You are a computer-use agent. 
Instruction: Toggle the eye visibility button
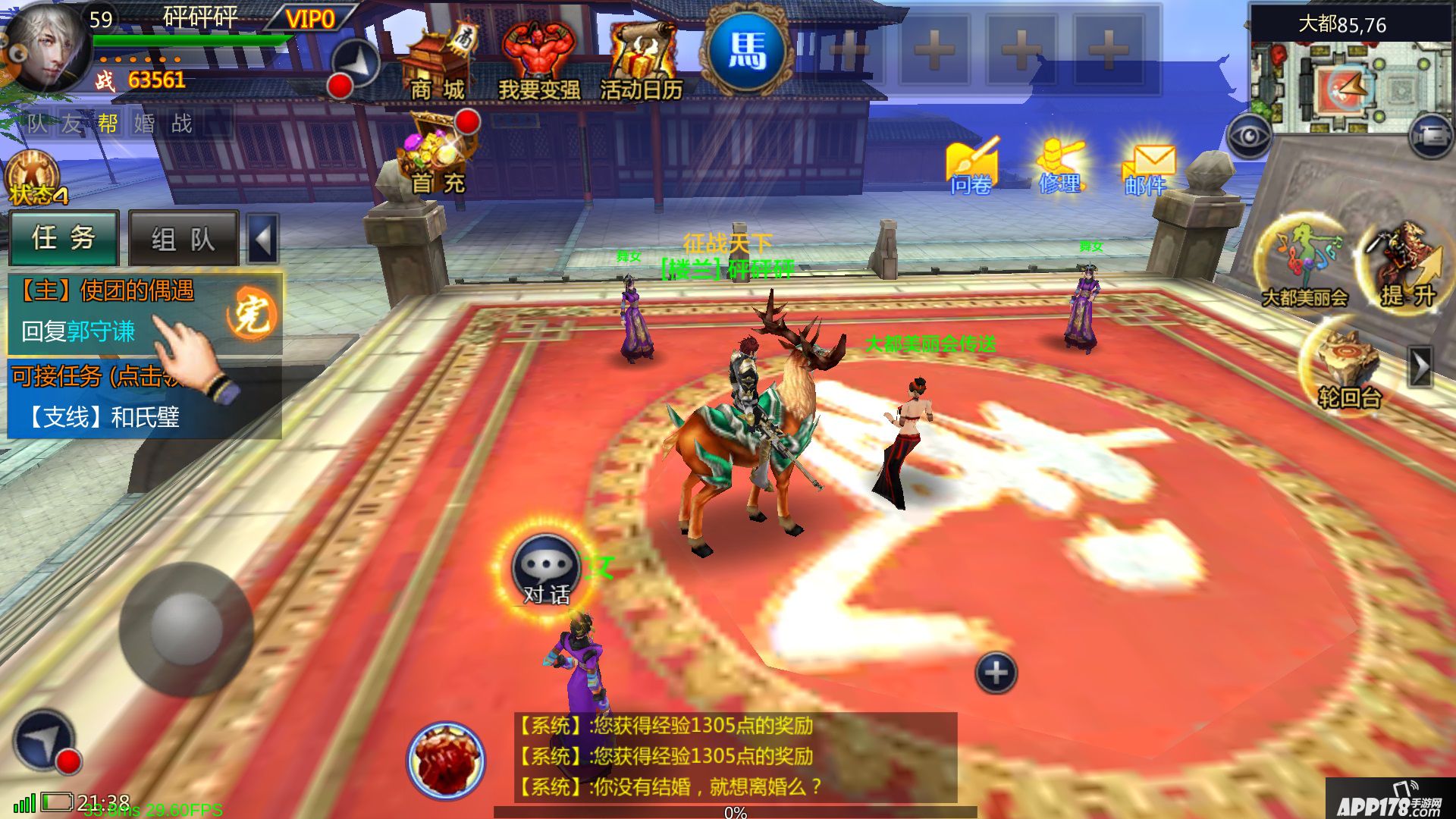(x=1248, y=136)
